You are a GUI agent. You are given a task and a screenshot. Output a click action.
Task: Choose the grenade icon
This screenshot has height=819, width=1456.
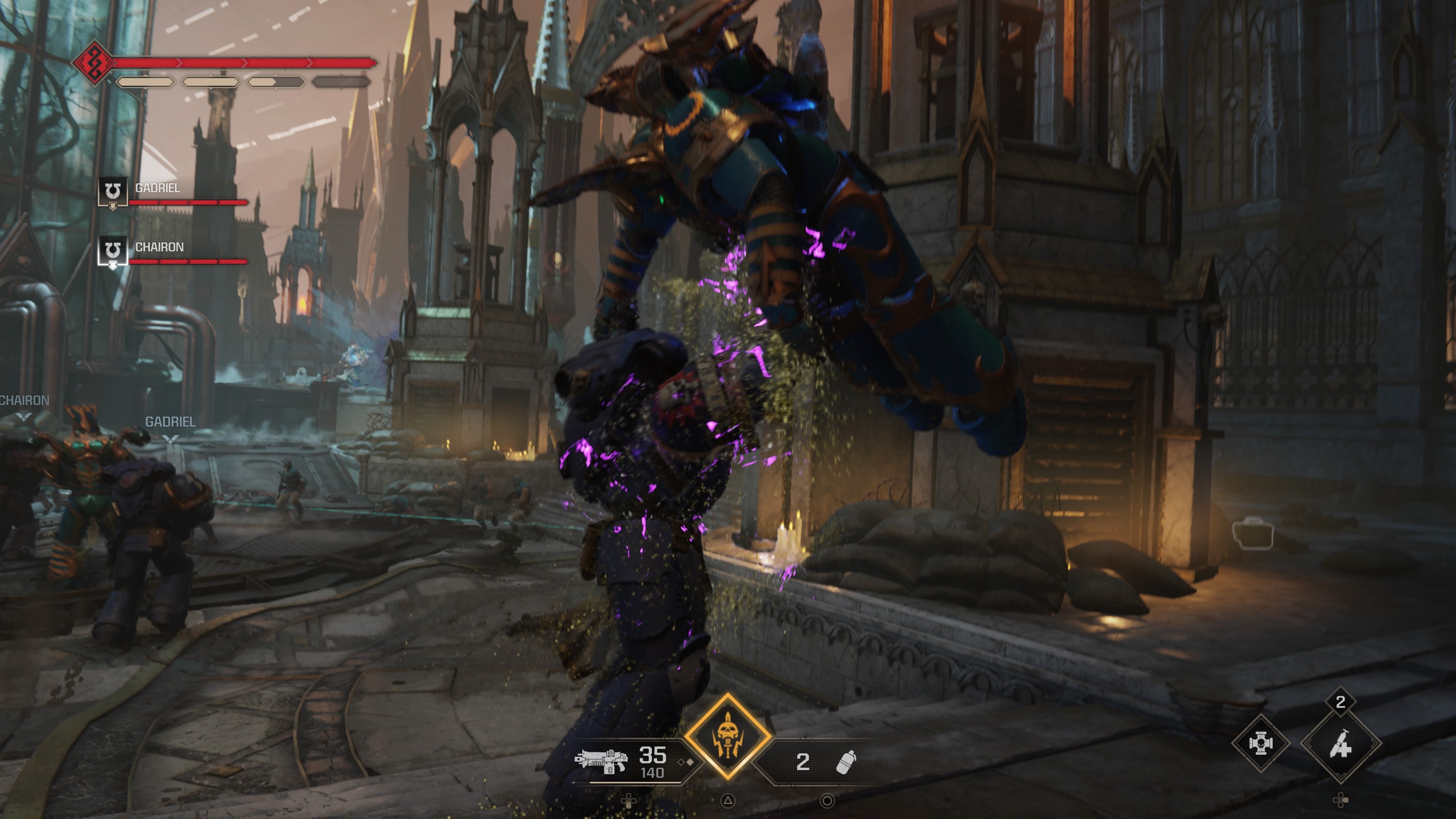click(846, 762)
